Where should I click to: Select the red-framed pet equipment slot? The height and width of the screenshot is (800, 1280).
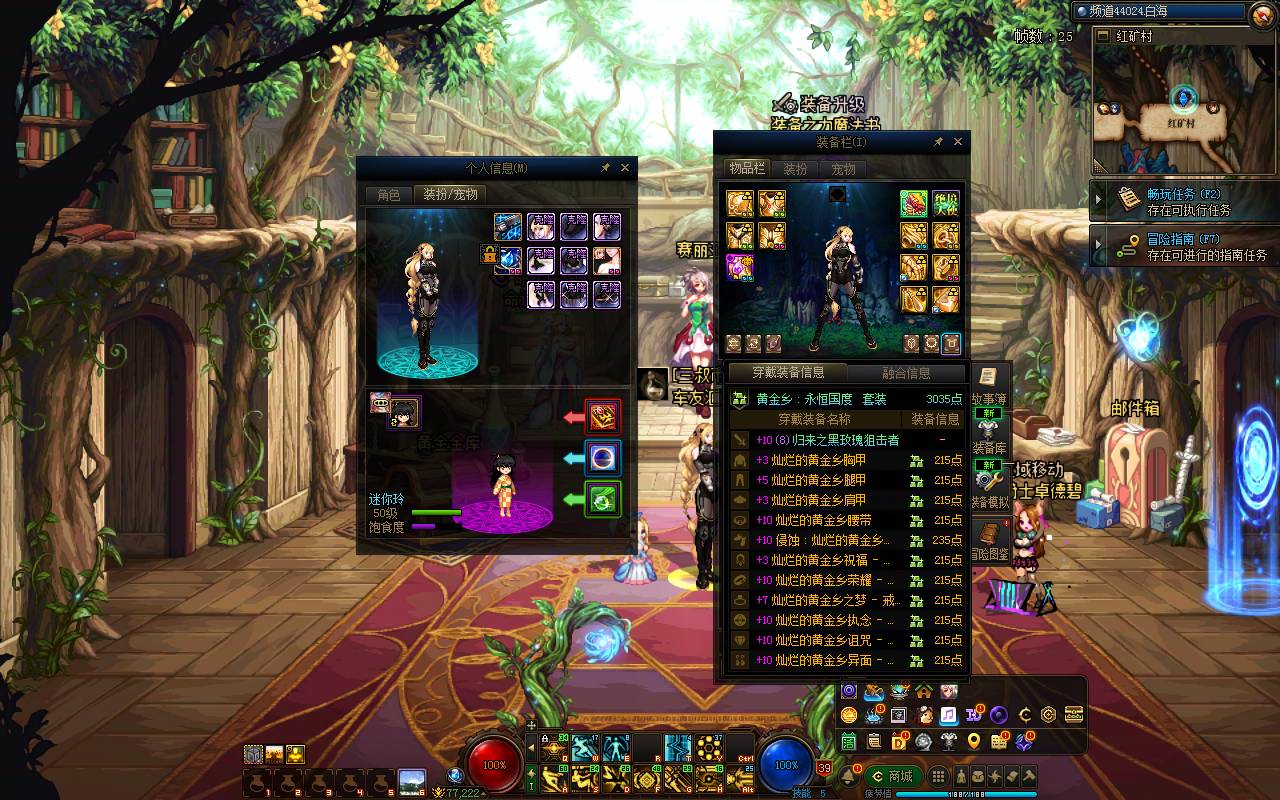[x=602, y=417]
